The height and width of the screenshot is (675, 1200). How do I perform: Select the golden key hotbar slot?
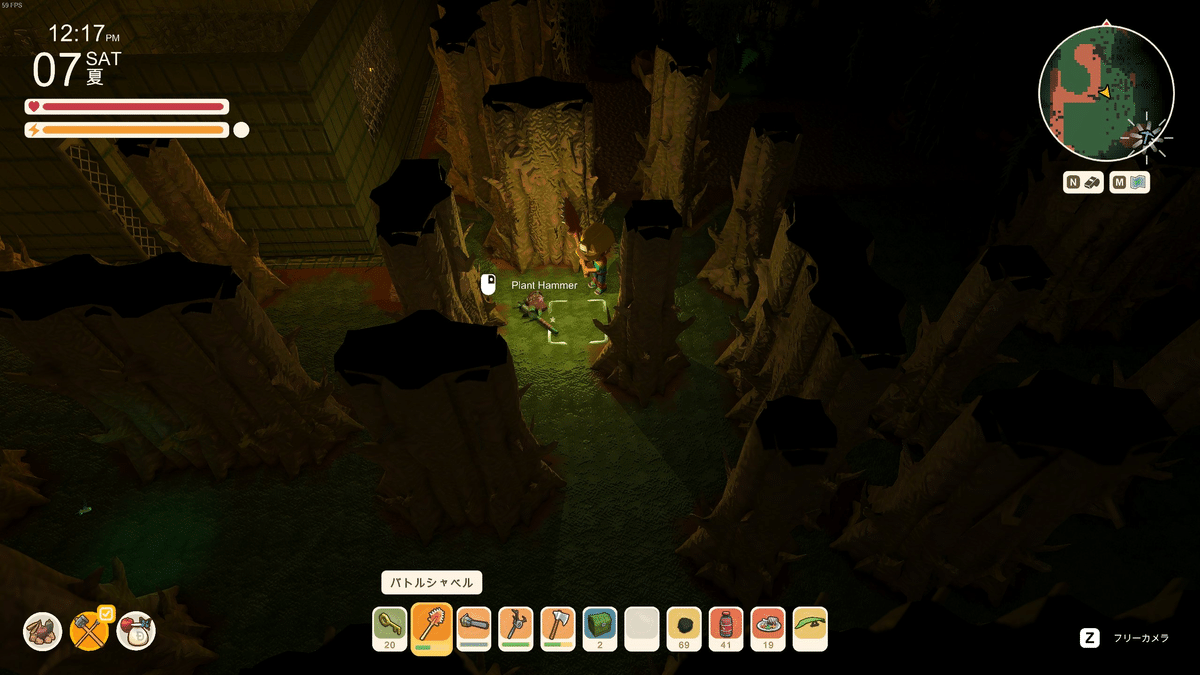pos(390,627)
